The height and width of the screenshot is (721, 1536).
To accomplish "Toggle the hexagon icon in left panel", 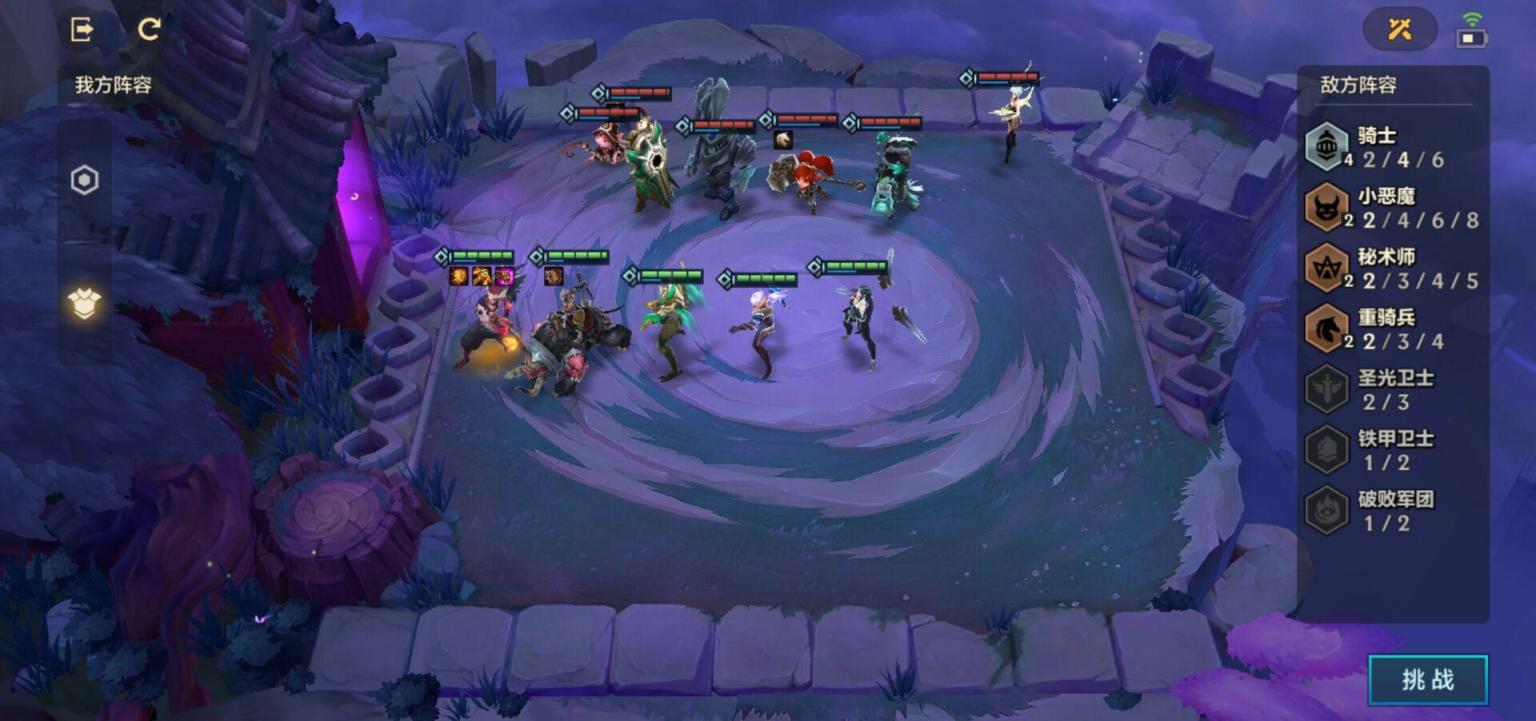I will tap(85, 181).
